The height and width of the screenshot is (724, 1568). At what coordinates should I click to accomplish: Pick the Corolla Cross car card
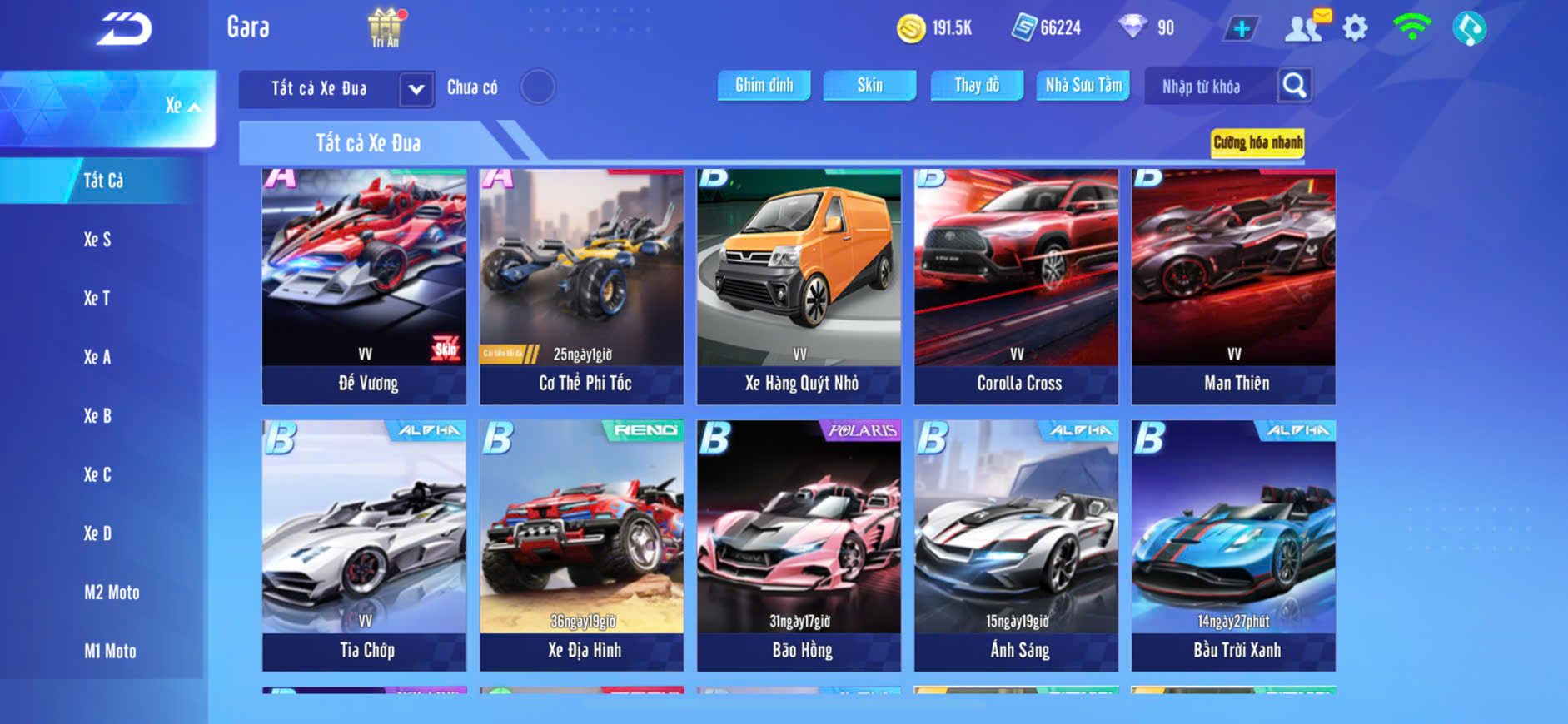click(x=1017, y=287)
